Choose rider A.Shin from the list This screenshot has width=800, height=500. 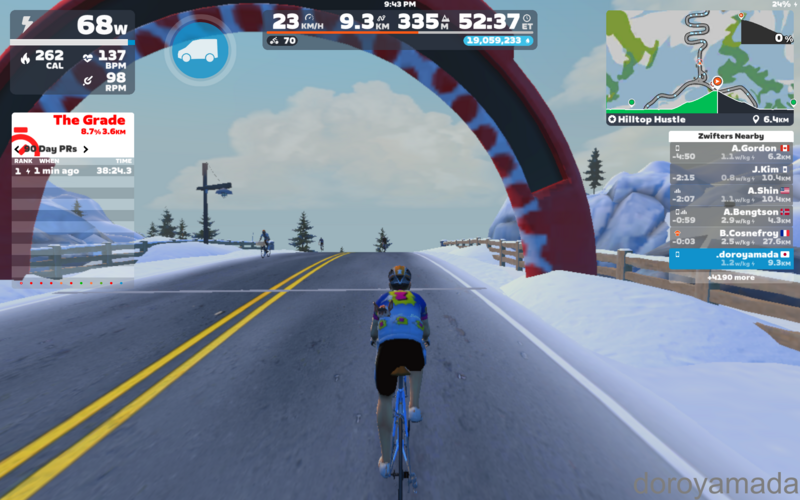click(x=731, y=193)
